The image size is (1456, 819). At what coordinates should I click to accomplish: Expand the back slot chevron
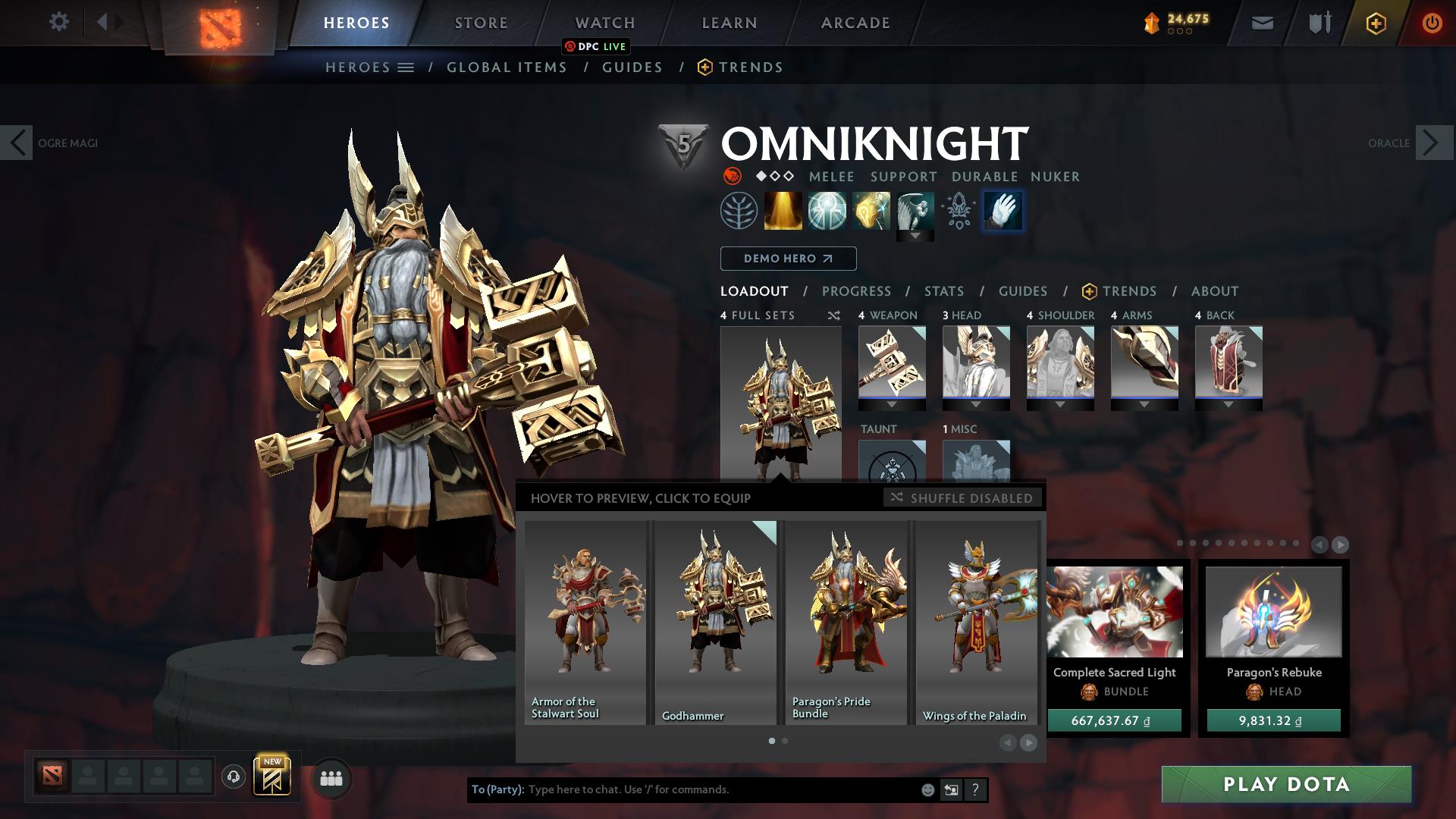point(1228,405)
